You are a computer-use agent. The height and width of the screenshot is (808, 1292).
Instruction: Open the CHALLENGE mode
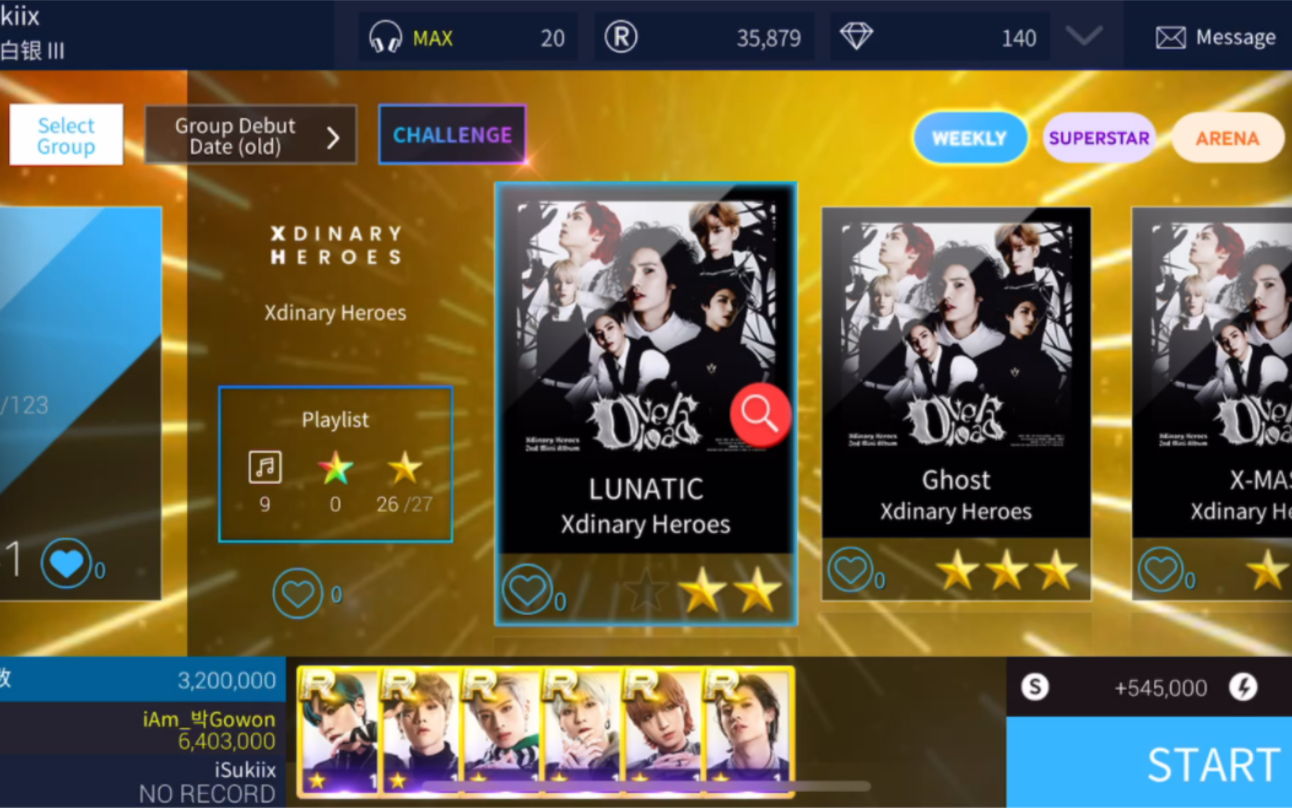point(452,134)
